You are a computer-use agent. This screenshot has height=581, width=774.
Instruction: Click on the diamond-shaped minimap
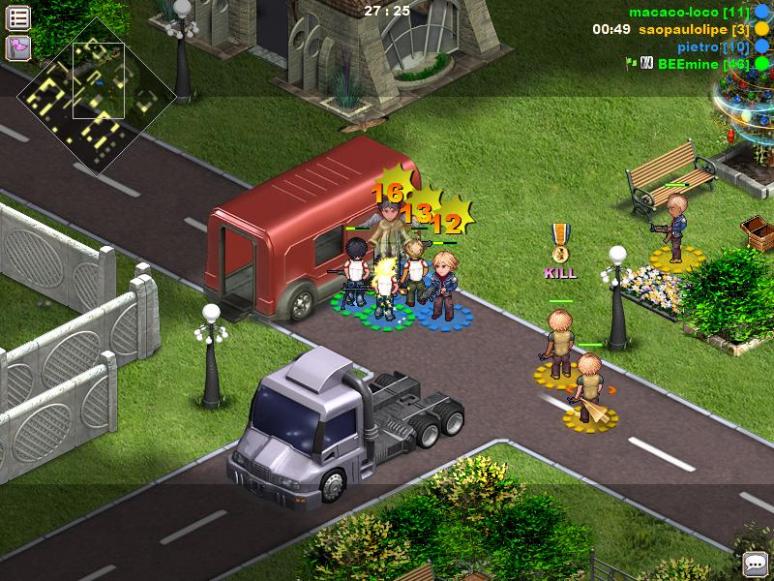[x=97, y=96]
